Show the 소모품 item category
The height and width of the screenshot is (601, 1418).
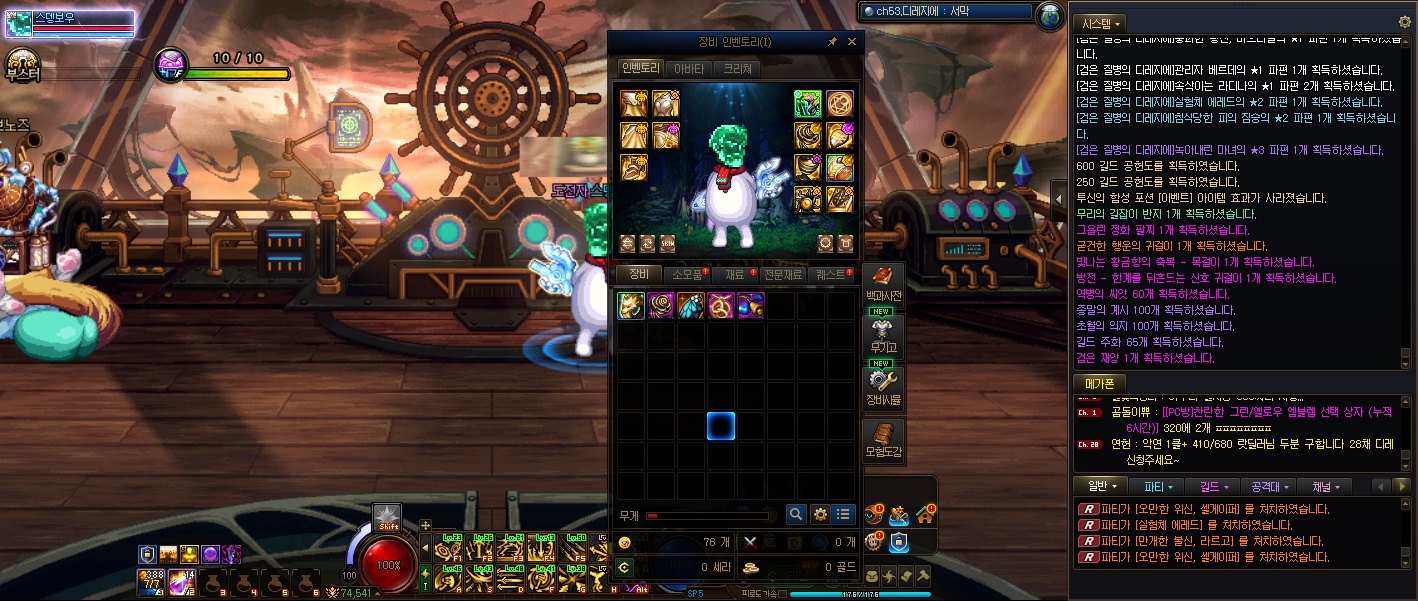pos(687,274)
